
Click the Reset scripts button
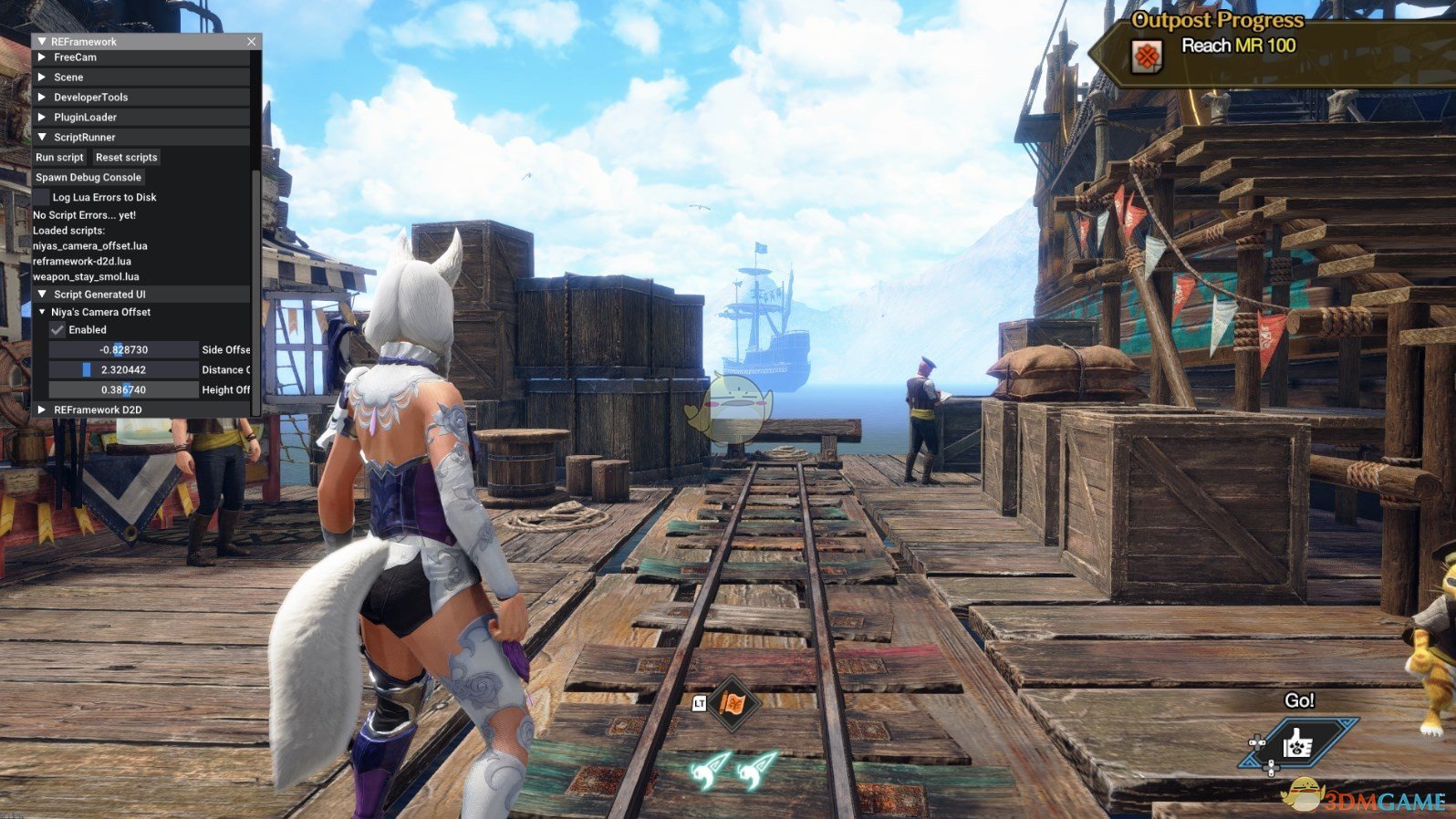[126, 158]
